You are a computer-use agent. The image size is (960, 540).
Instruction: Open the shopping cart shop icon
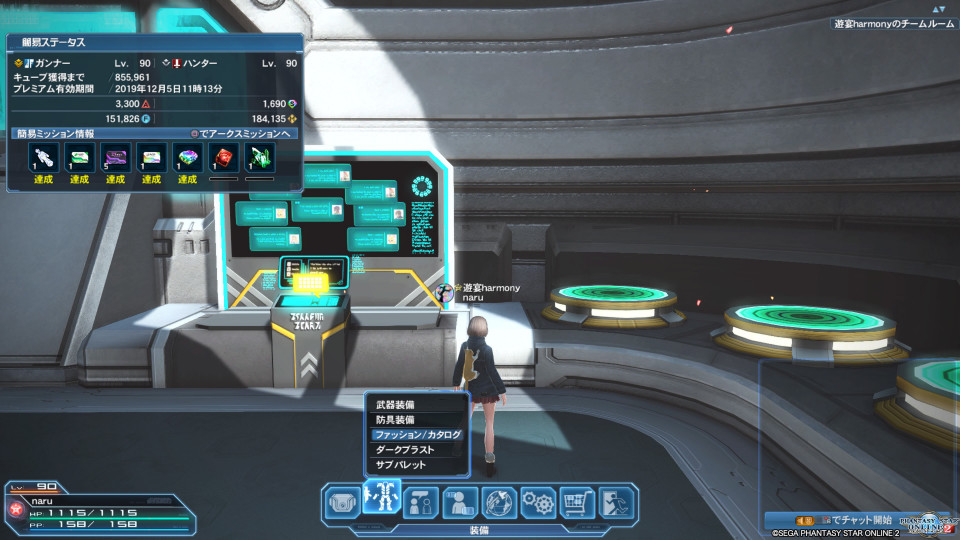[x=577, y=502]
